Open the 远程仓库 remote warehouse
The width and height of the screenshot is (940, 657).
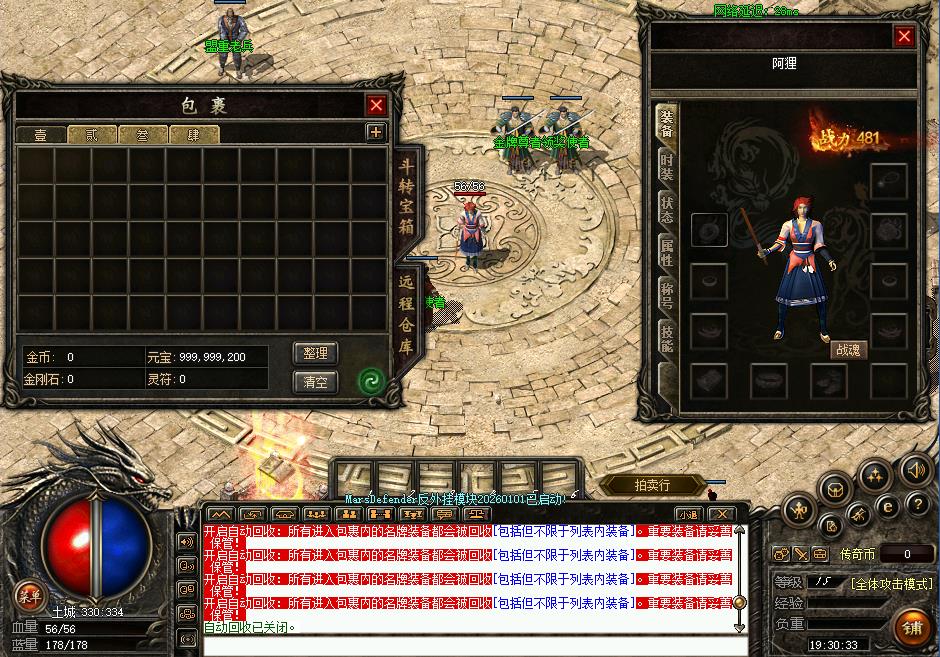407,315
